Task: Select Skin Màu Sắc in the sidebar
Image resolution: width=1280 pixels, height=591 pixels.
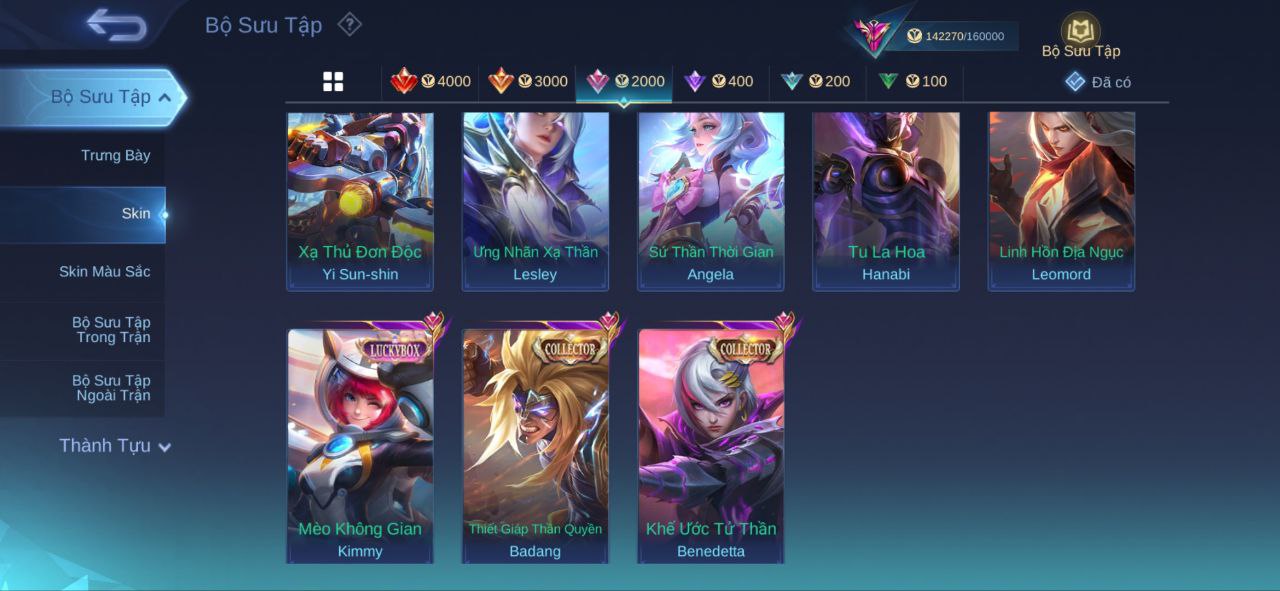Action: [x=104, y=272]
